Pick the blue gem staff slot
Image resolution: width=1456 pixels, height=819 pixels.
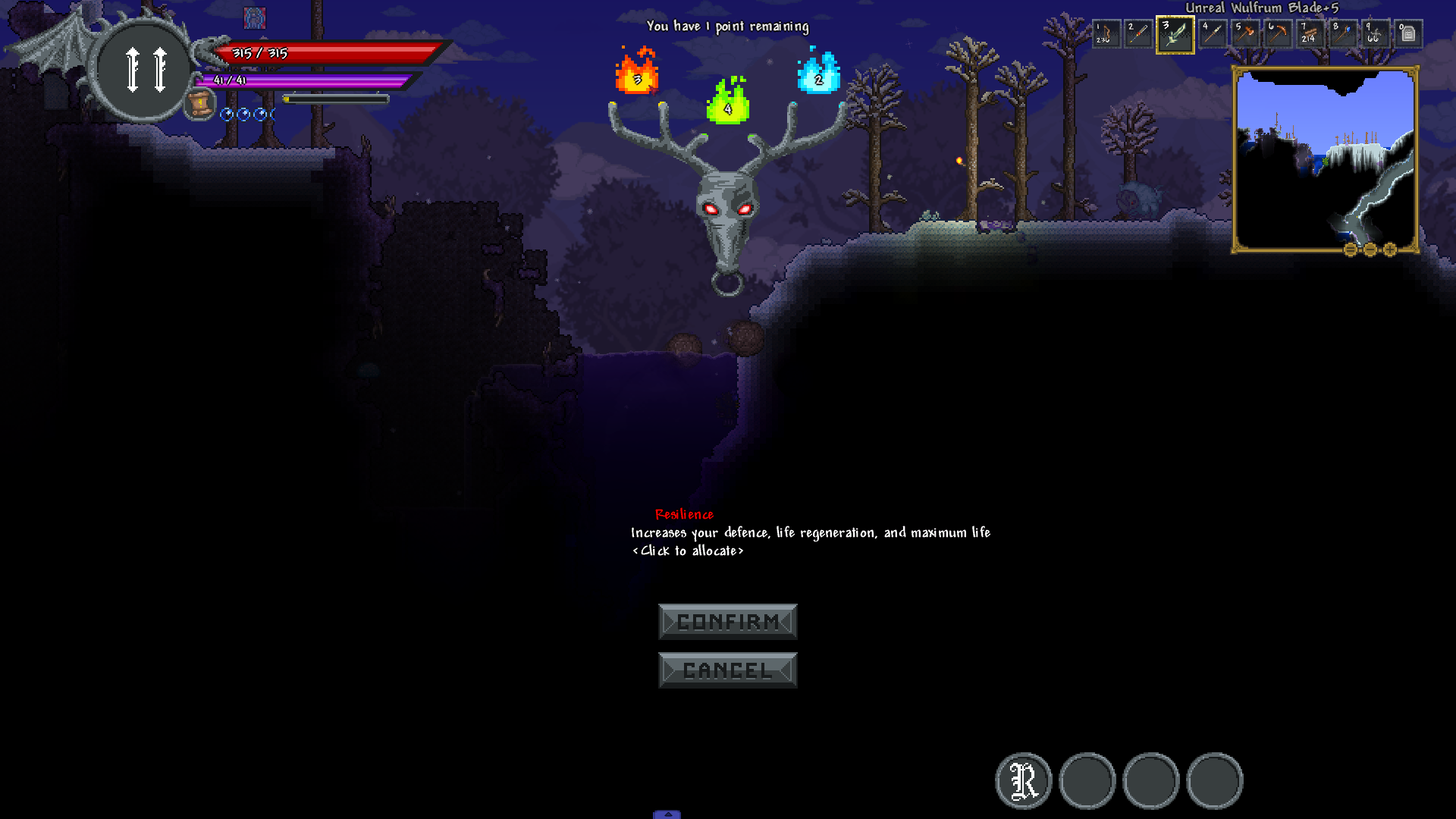(x=1343, y=34)
